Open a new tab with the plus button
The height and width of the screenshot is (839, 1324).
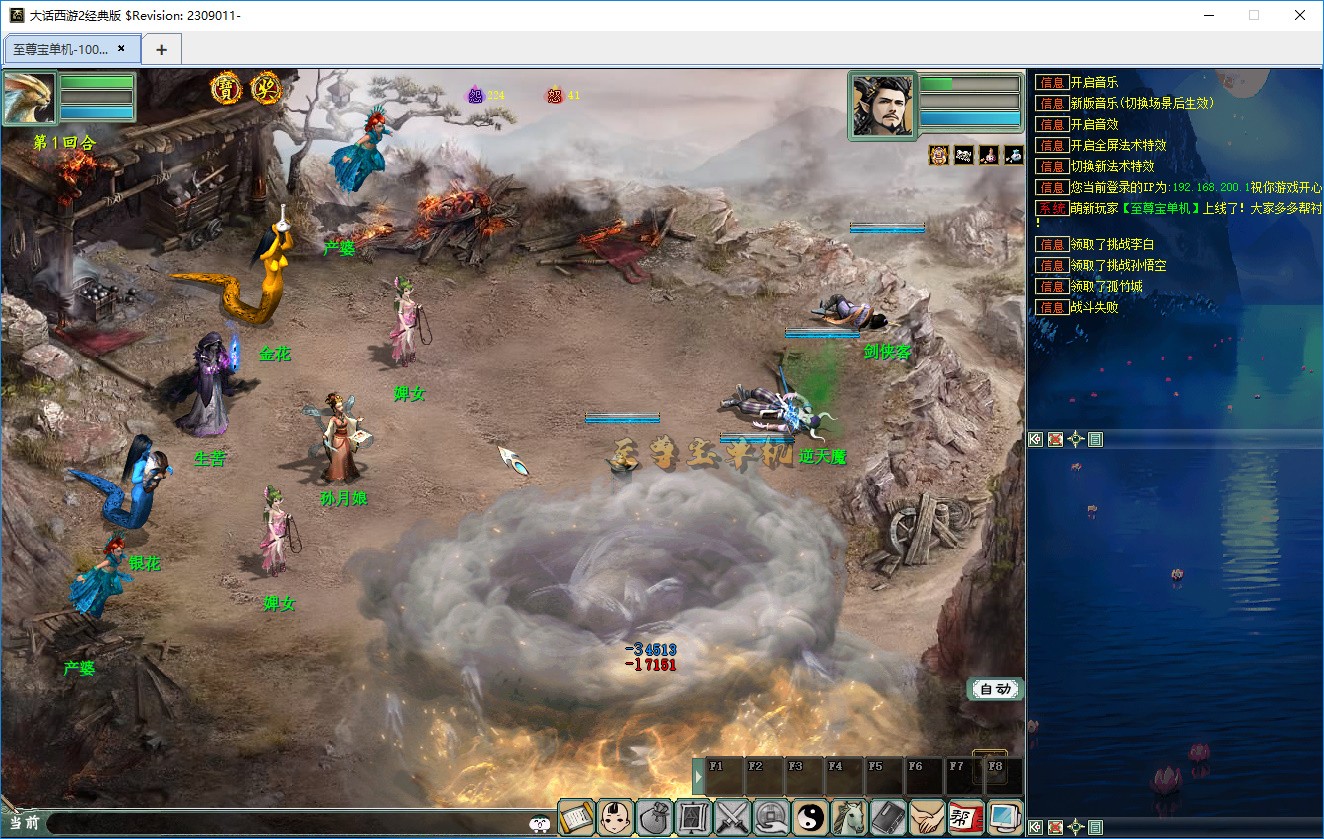[161, 49]
